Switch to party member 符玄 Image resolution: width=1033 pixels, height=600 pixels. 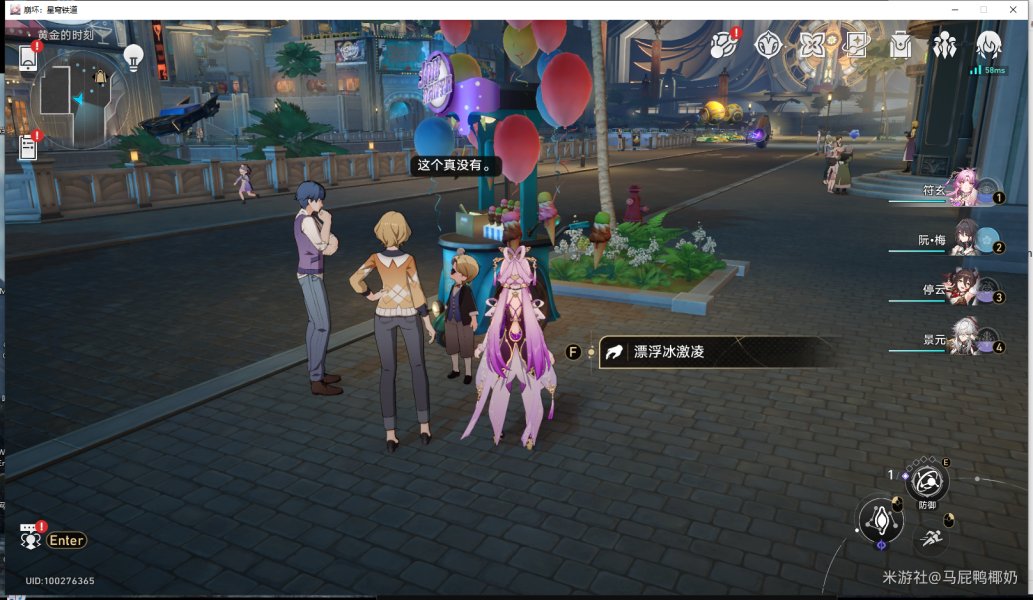[x=962, y=188]
